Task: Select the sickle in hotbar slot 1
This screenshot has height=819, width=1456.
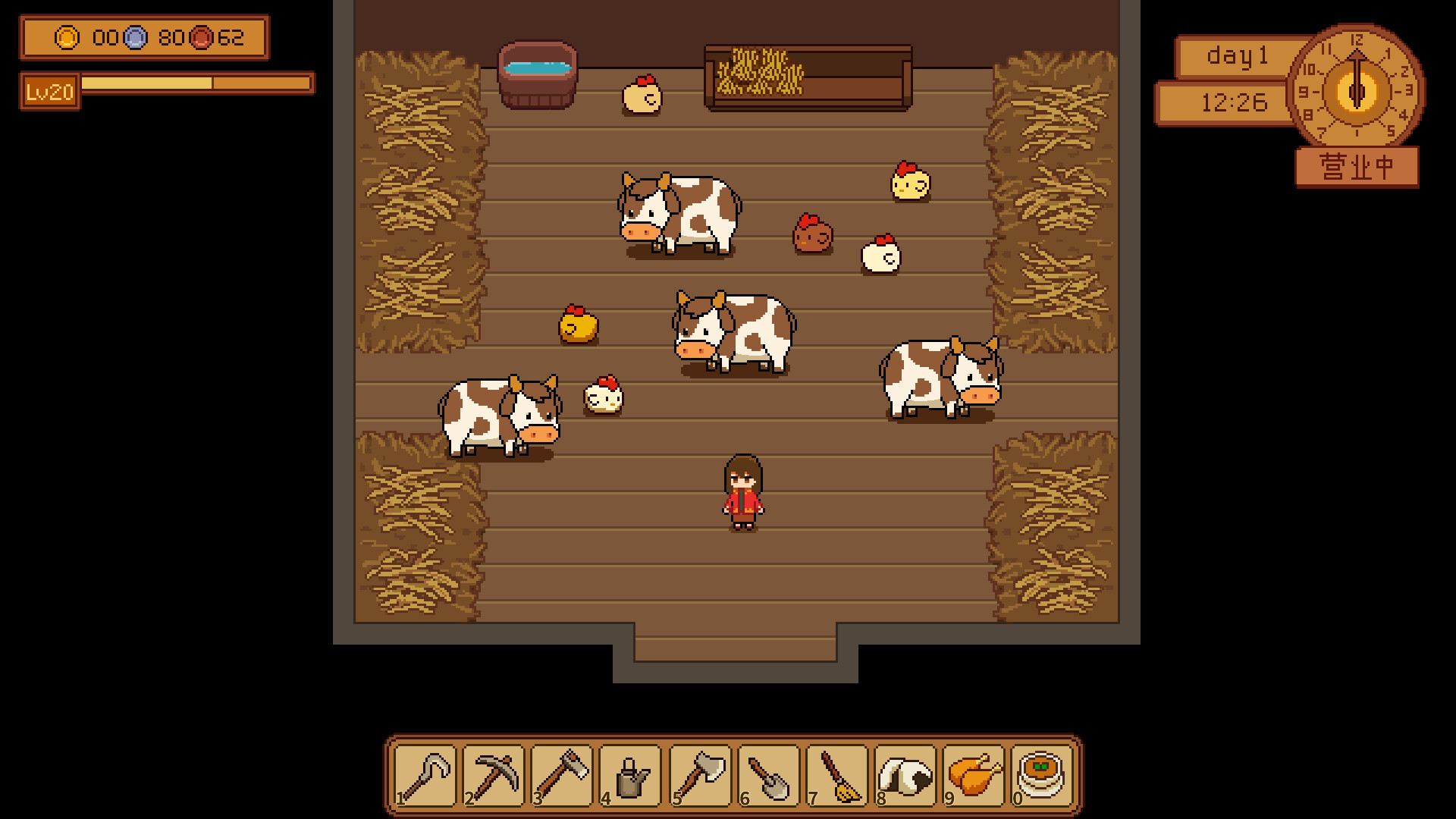Action: click(425, 777)
